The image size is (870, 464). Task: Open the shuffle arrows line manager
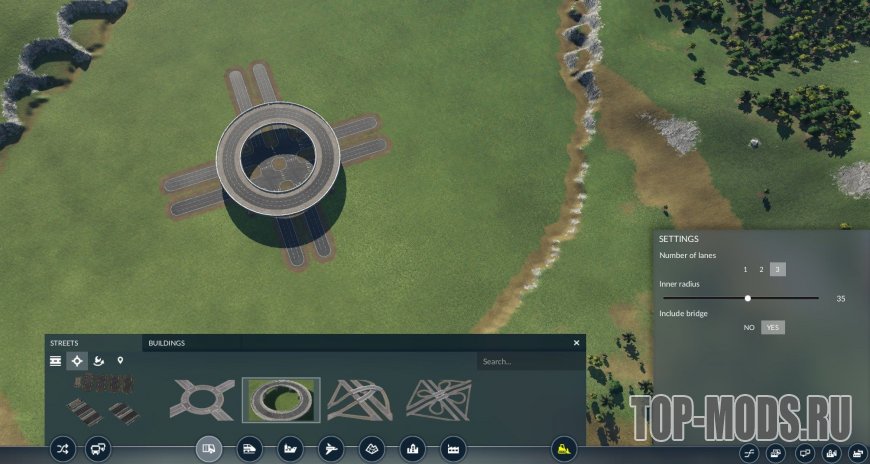(63, 449)
